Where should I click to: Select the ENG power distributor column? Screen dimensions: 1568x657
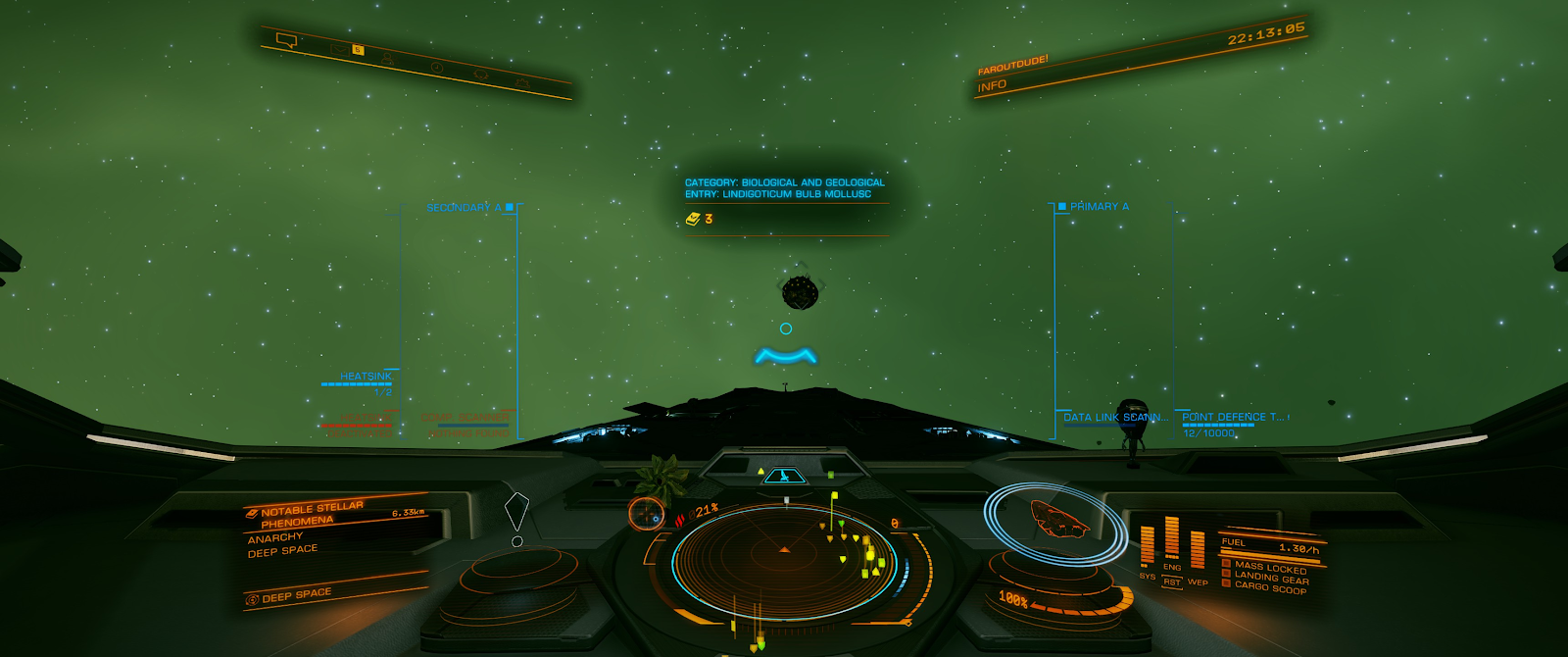(1171, 539)
